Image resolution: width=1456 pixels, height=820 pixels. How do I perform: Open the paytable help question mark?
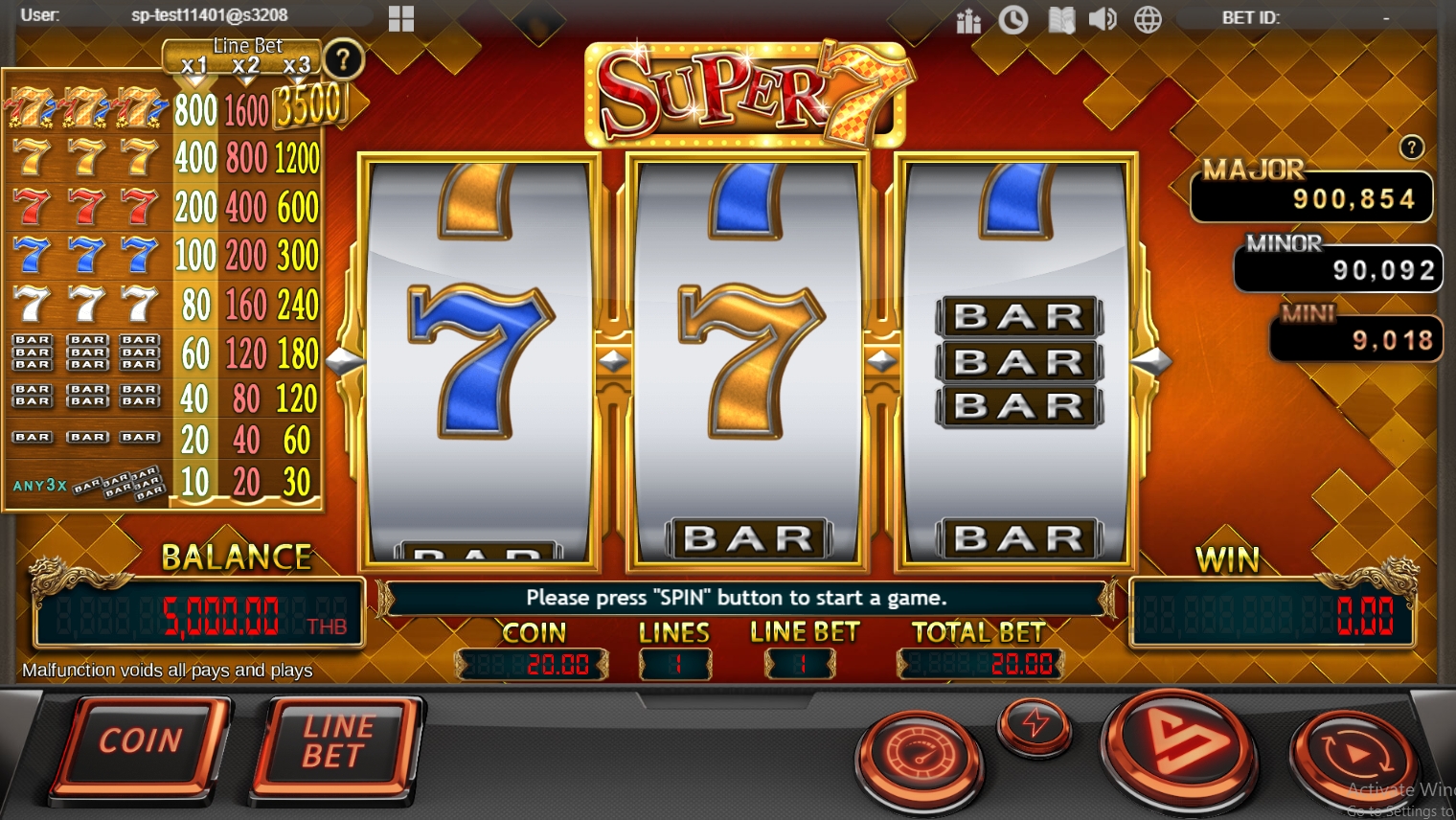tap(343, 60)
